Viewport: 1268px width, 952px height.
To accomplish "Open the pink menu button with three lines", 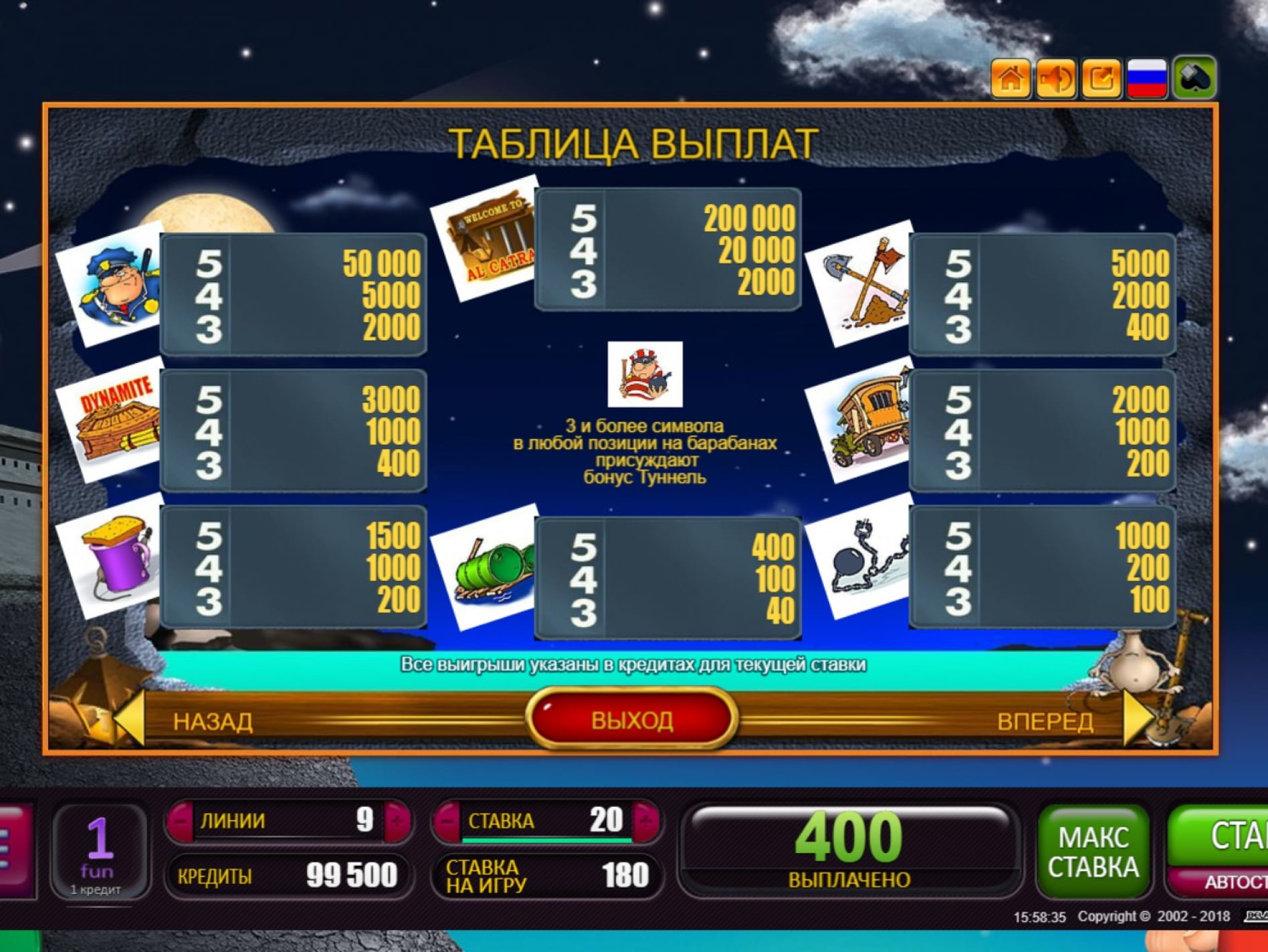I will point(13,850).
